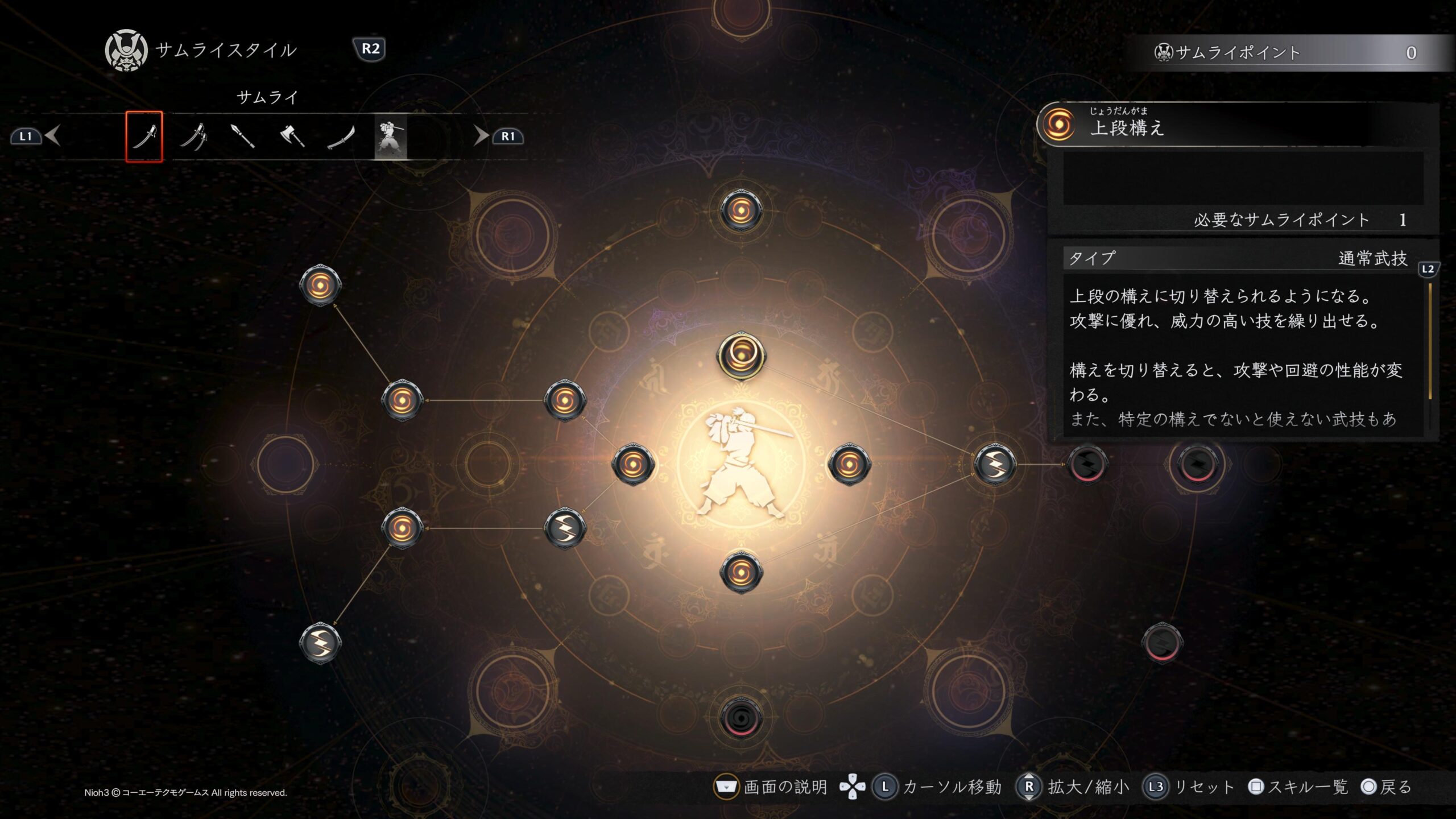Click the glowing samurai emblem in the skill tree
This screenshot has width=1456, height=819.
tap(741, 464)
